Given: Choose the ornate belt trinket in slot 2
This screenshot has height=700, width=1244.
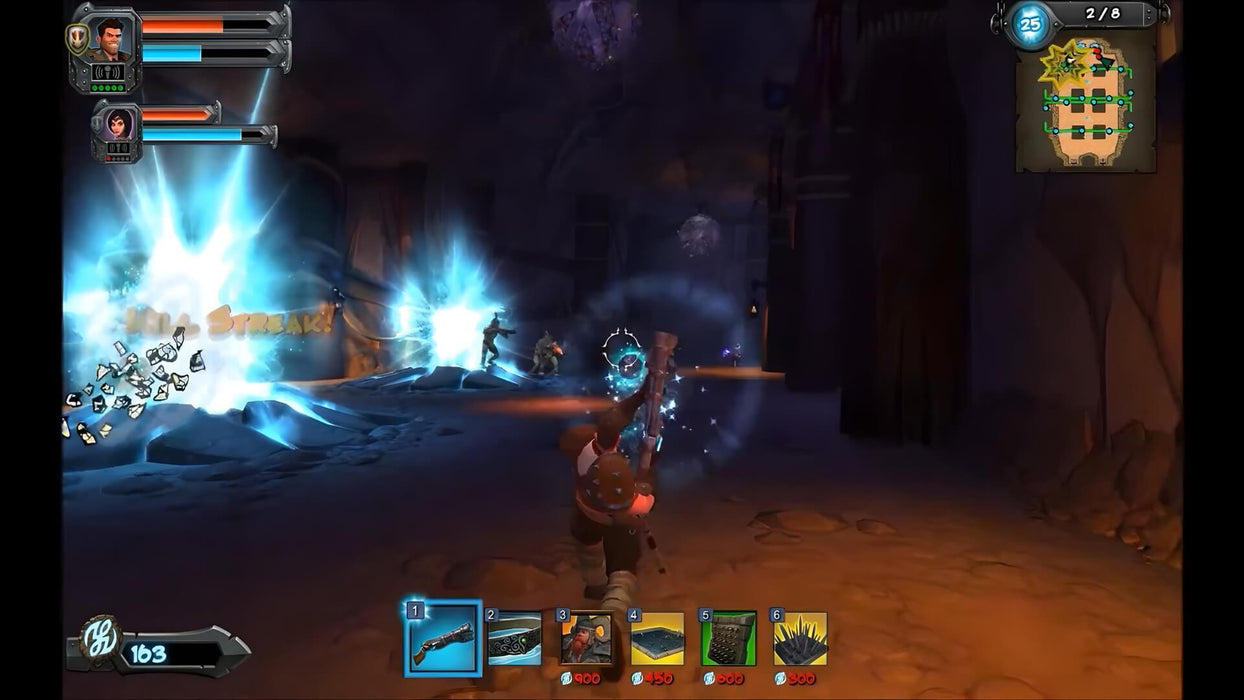Looking at the screenshot, I should 514,639.
